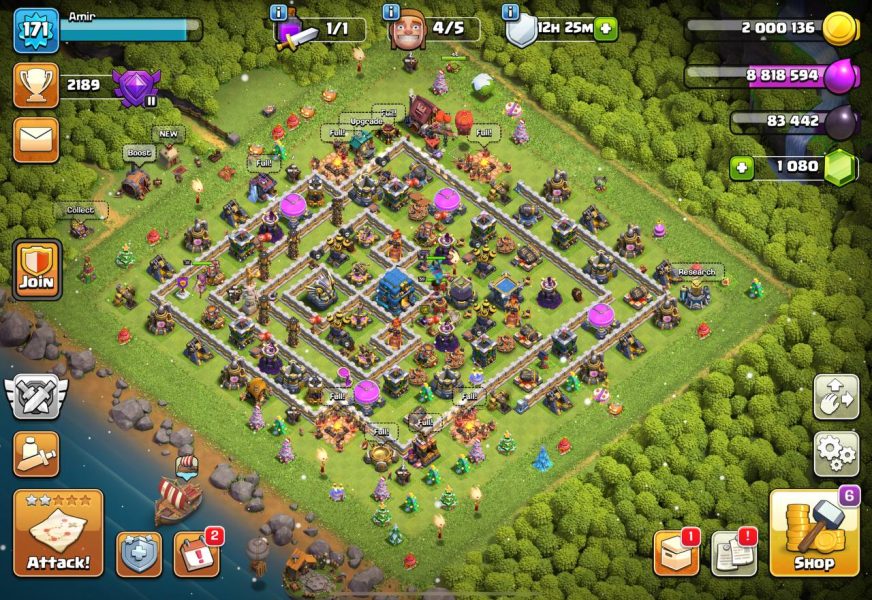This screenshot has height=600, width=872.
Task: Open the mail inbox envelope
Action: click(x=36, y=140)
